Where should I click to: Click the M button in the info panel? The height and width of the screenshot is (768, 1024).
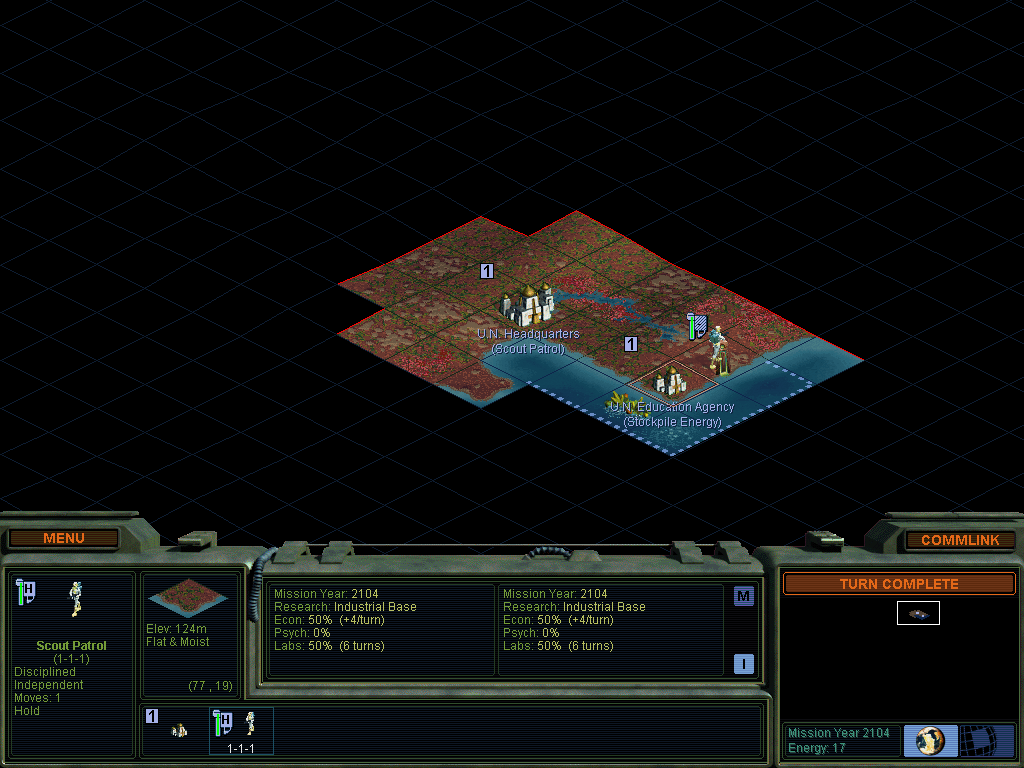point(743,596)
